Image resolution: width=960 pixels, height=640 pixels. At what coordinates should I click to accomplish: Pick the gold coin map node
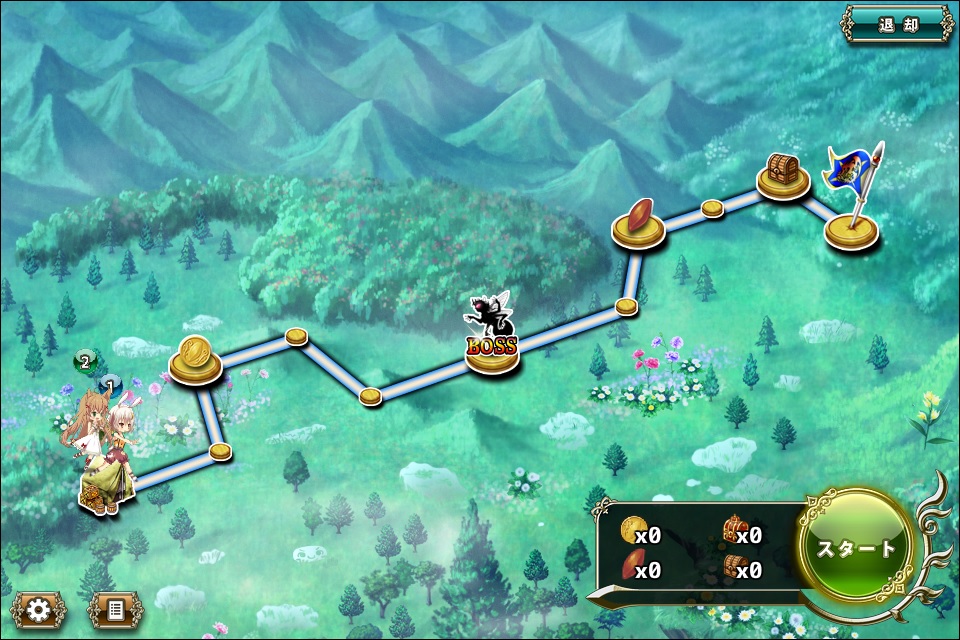coord(196,361)
